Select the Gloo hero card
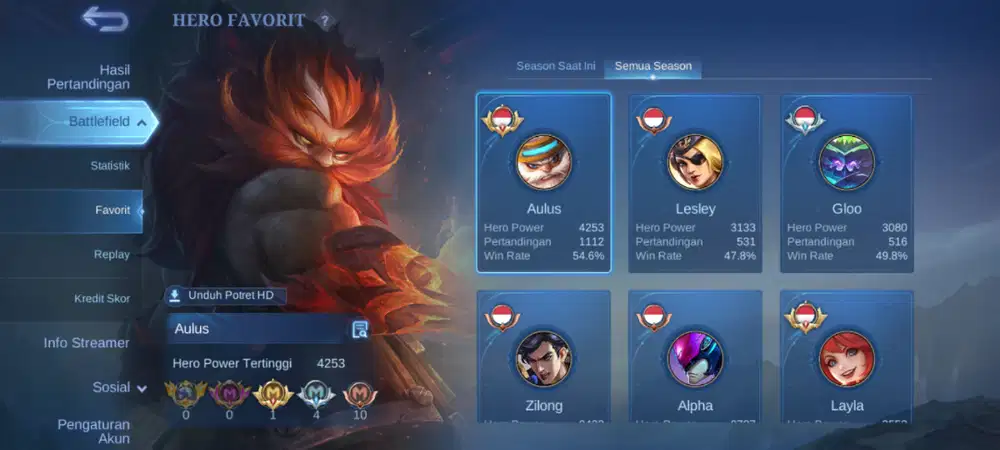This screenshot has width=1000, height=450. 847,182
